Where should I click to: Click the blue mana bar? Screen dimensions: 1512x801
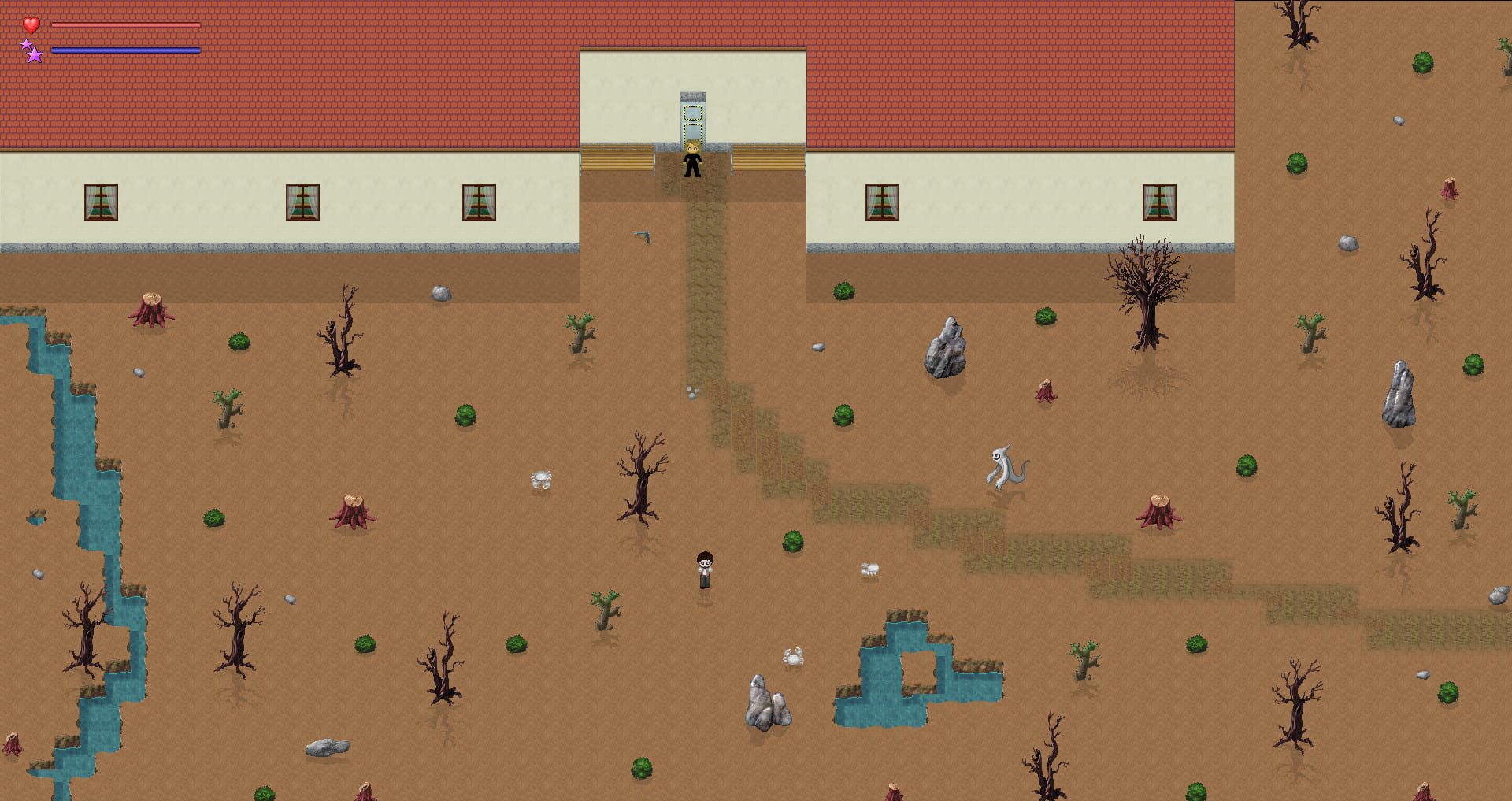coord(126,50)
